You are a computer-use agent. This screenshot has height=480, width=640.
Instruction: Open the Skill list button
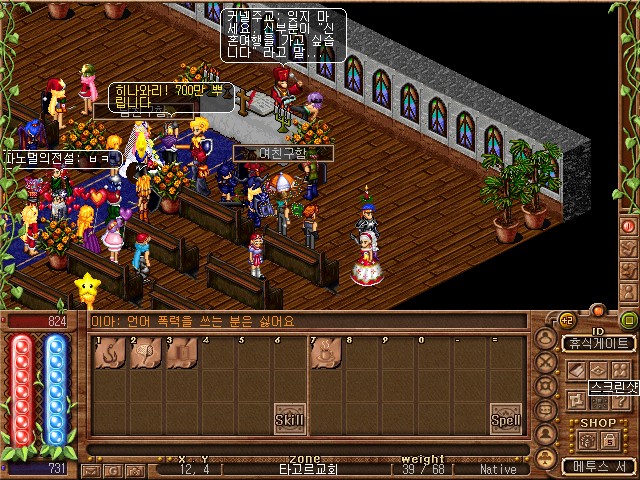coord(290,420)
